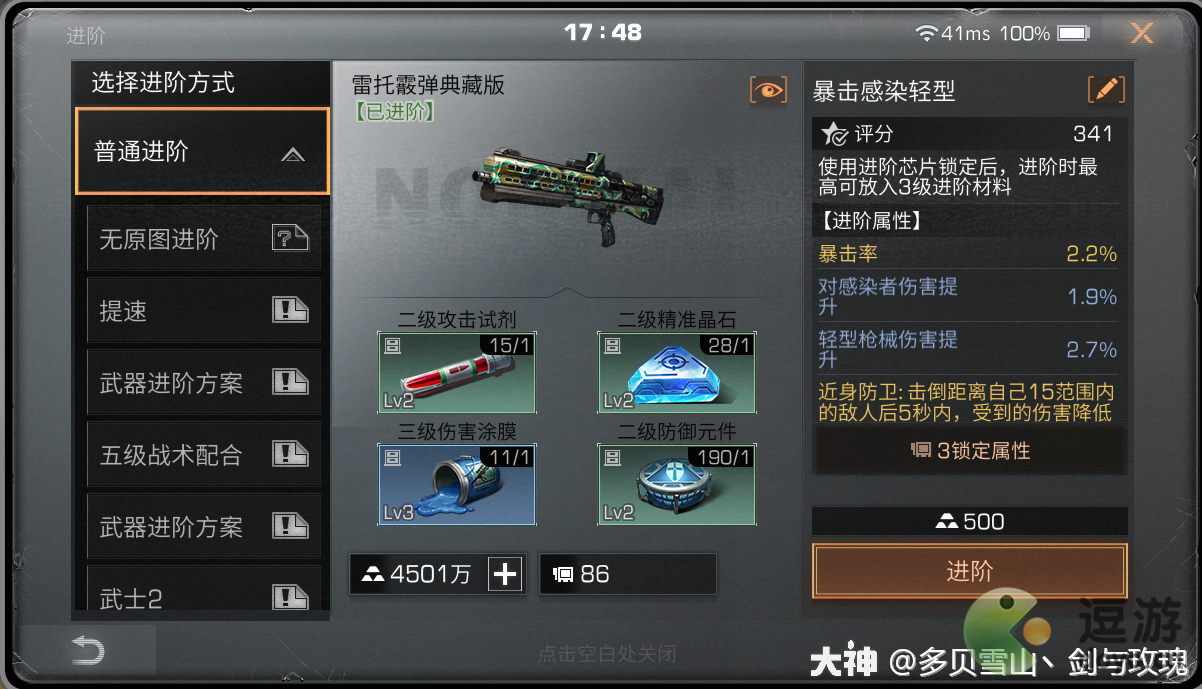The image size is (1202, 689).
Task: Select the 轻型枪械伤害提升 attribute row
Action: pos(967,349)
